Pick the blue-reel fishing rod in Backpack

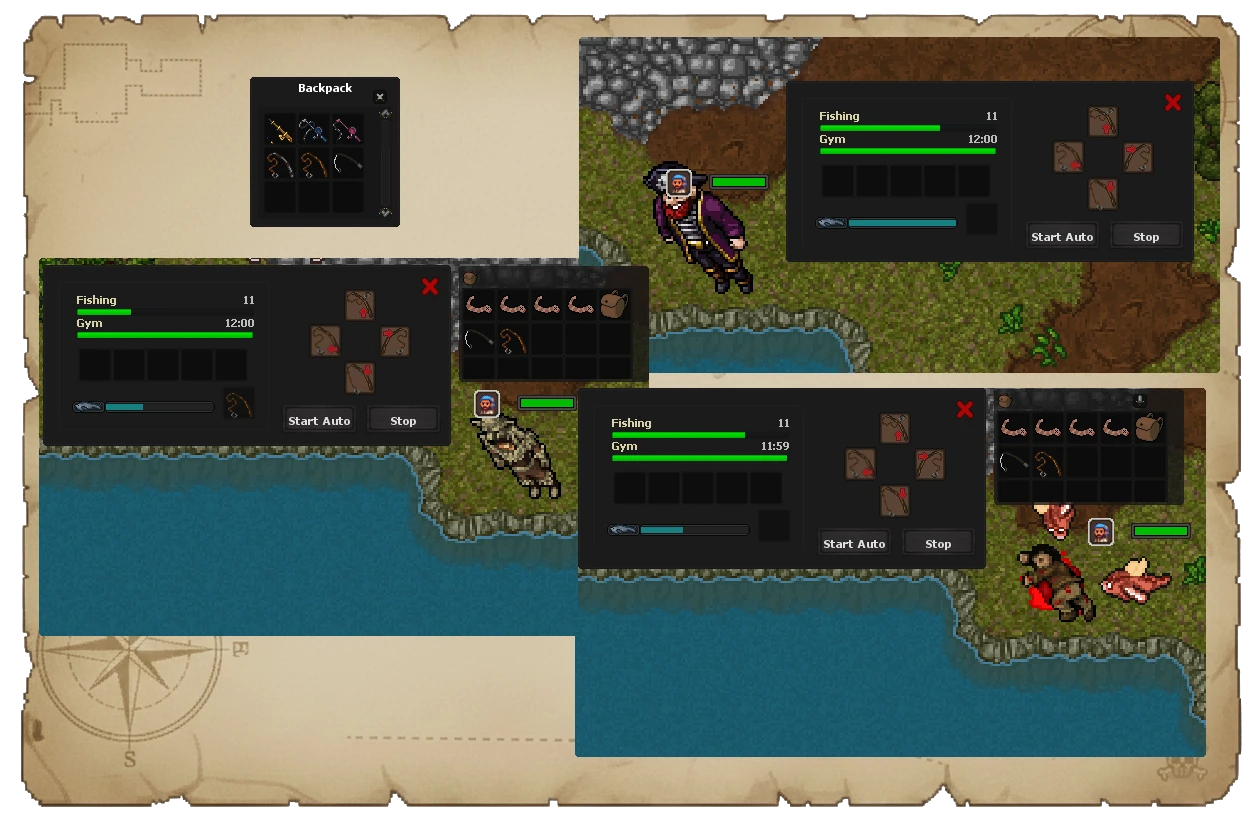(x=313, y=130)
